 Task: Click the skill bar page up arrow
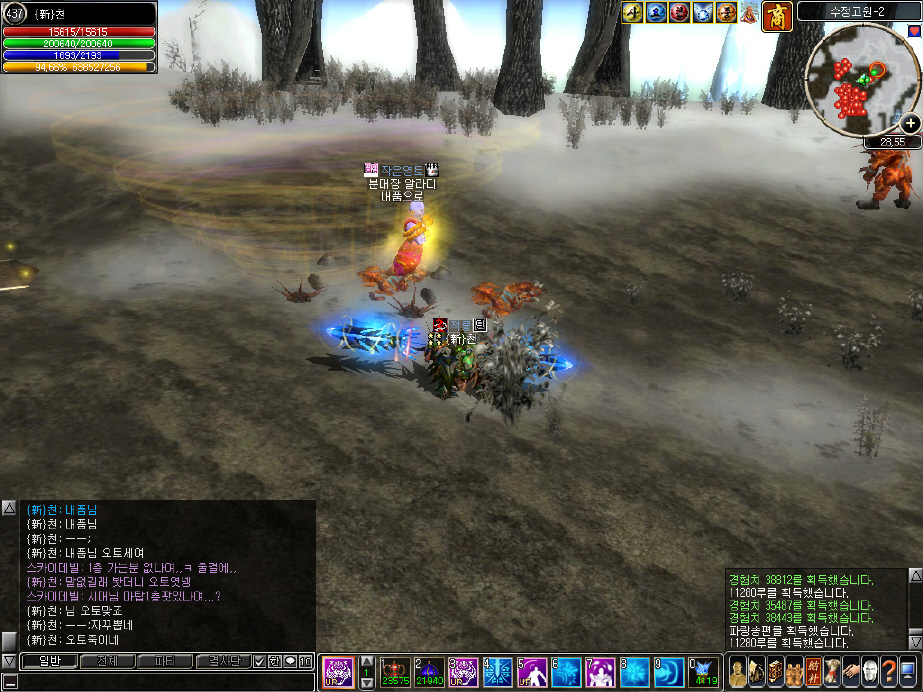point(367,662)
